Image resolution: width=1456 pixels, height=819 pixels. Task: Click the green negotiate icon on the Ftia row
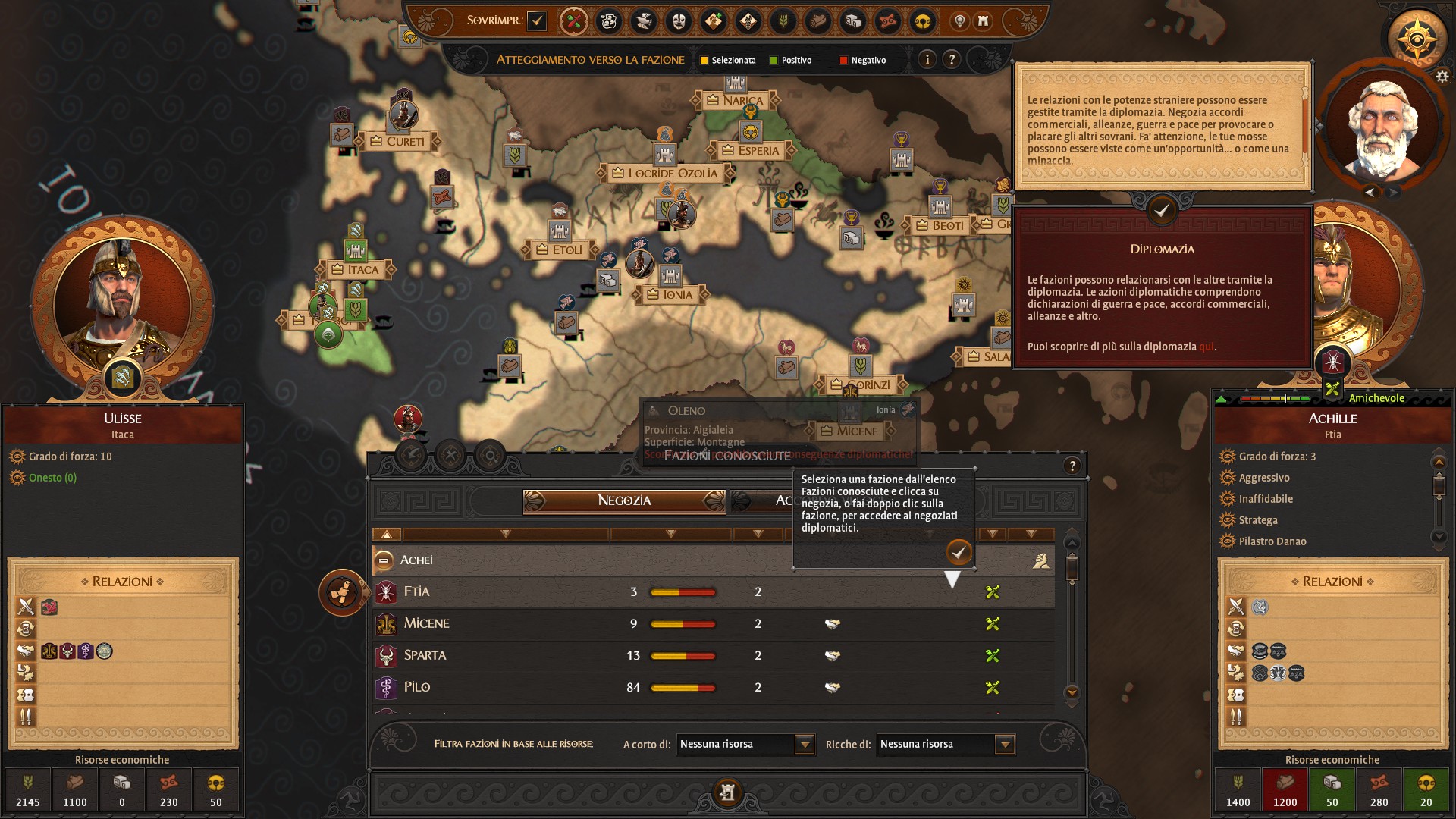click(993, 593)
